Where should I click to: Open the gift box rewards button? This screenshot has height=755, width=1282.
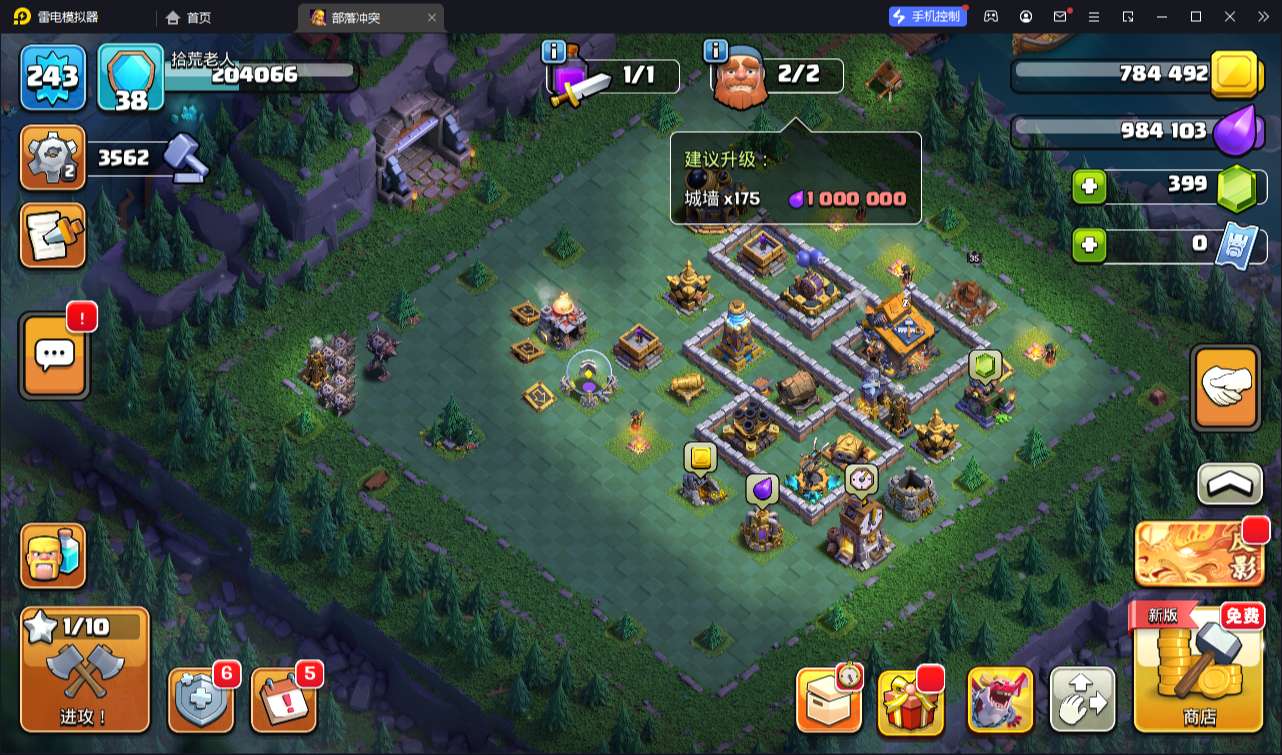point(911,700)
